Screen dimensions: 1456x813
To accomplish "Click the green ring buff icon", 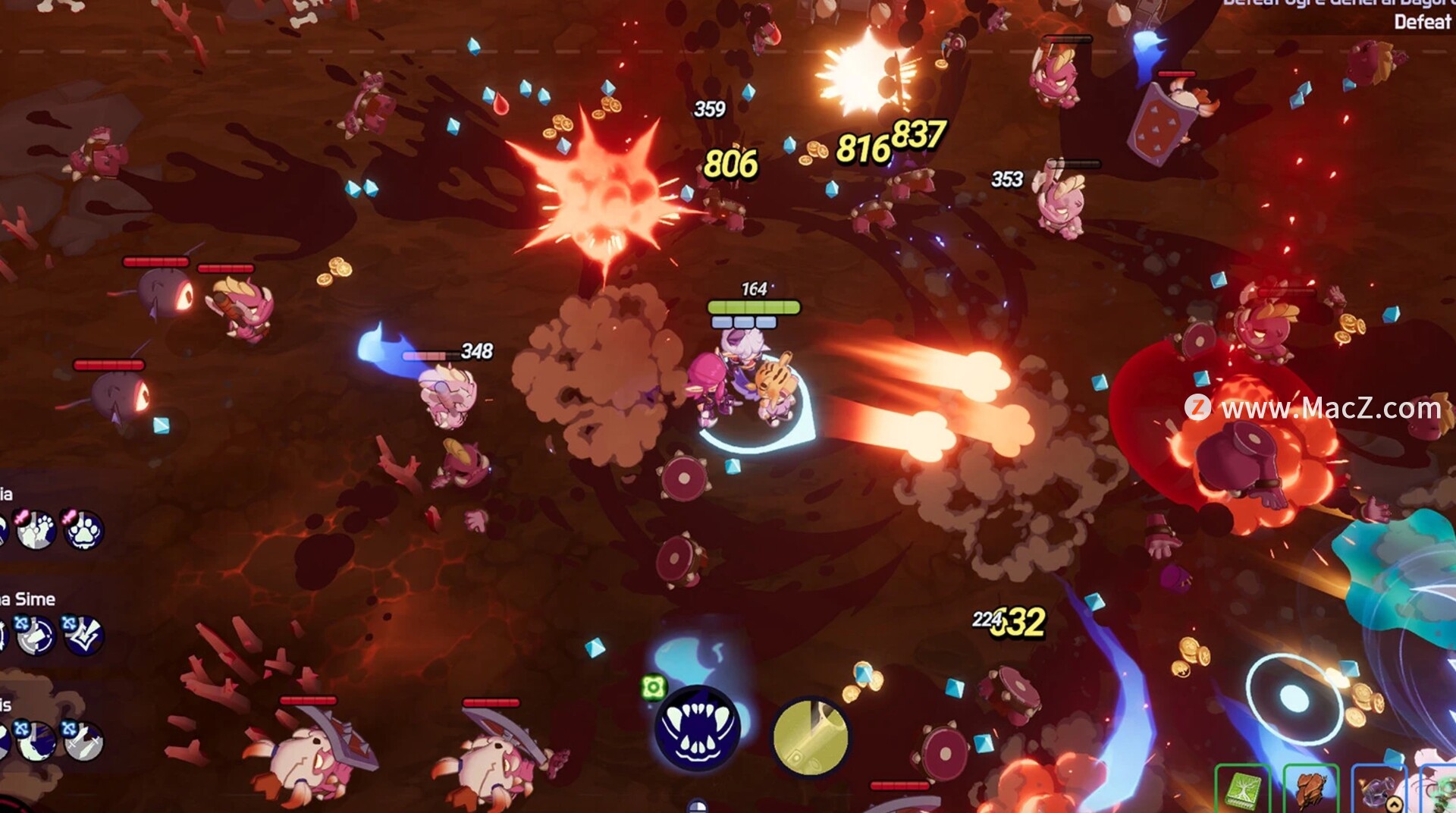I will point(653,688).
